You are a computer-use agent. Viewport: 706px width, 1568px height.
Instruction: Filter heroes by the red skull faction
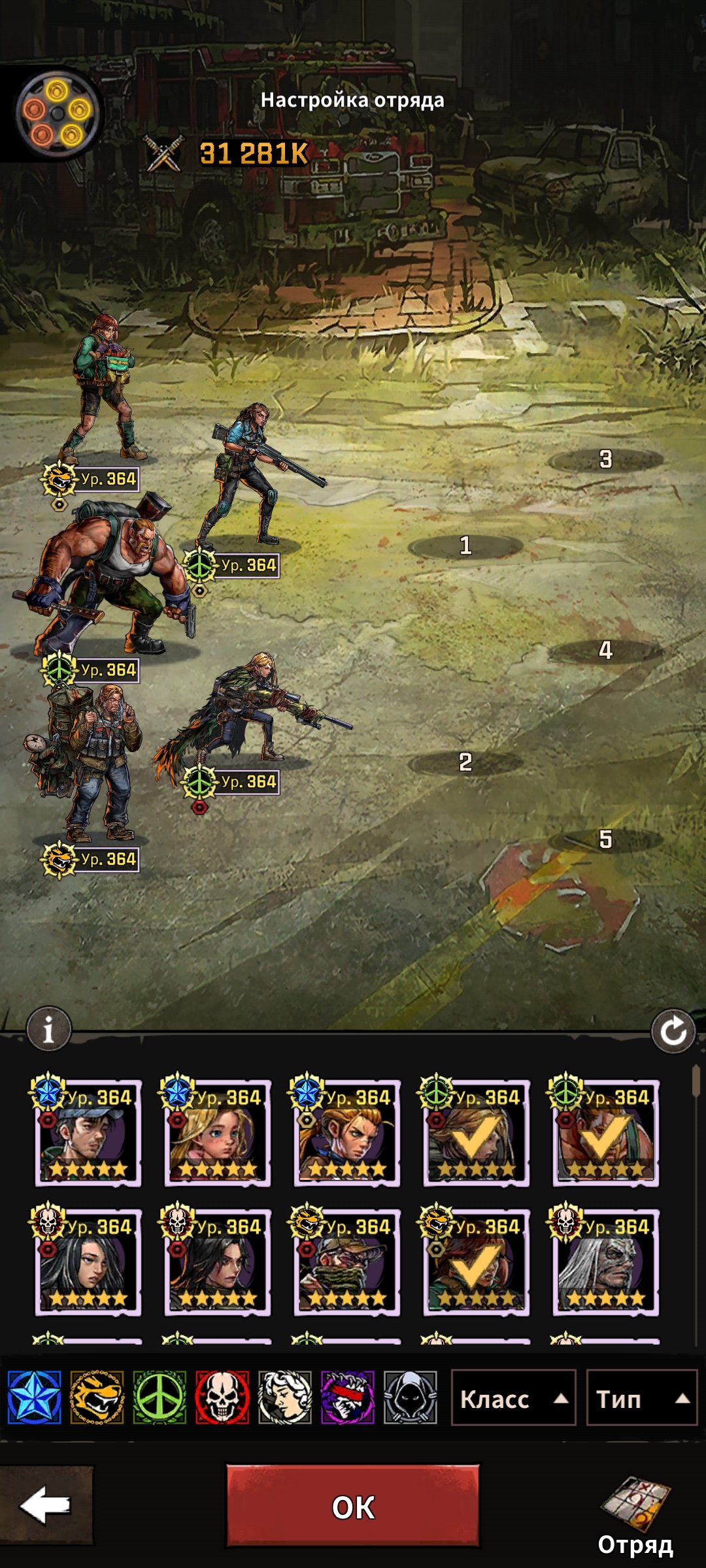tap(222, 1398)
